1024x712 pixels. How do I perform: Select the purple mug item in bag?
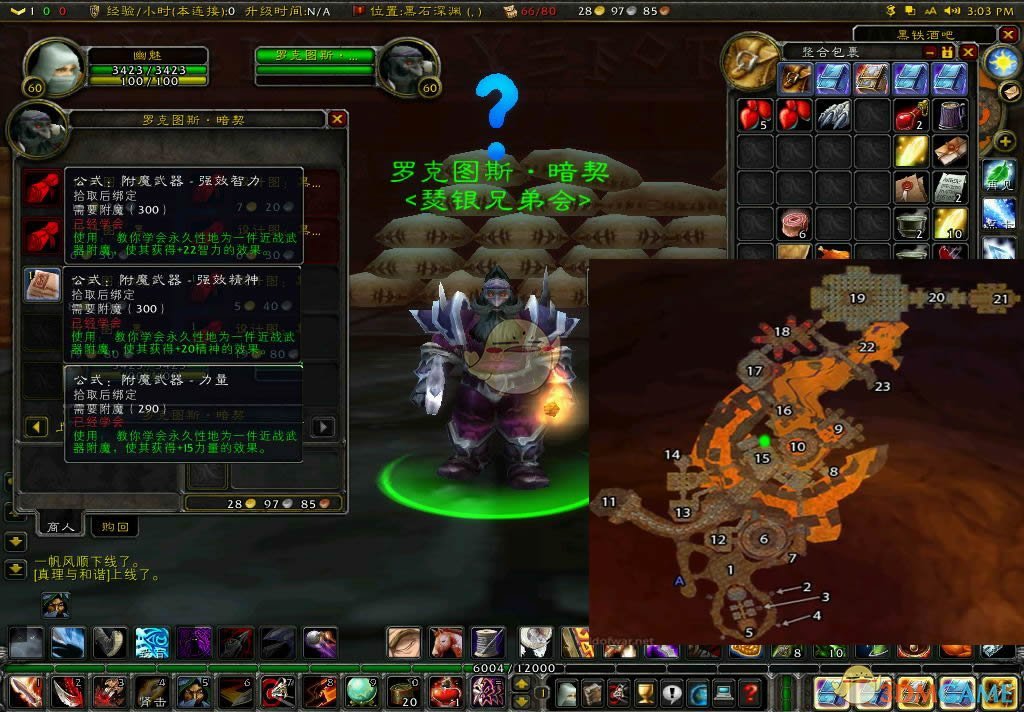pyautogui.click(x=950, y=114)
